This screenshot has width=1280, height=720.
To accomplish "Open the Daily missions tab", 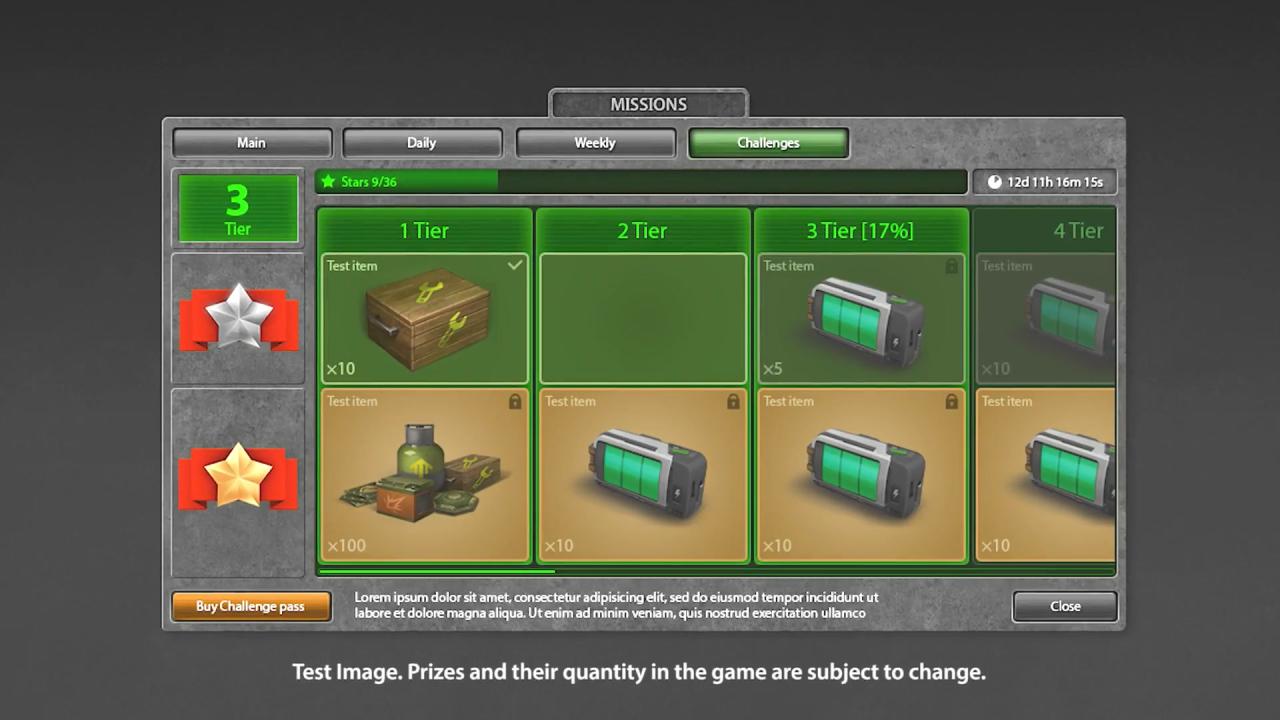I will pos(421,143).
